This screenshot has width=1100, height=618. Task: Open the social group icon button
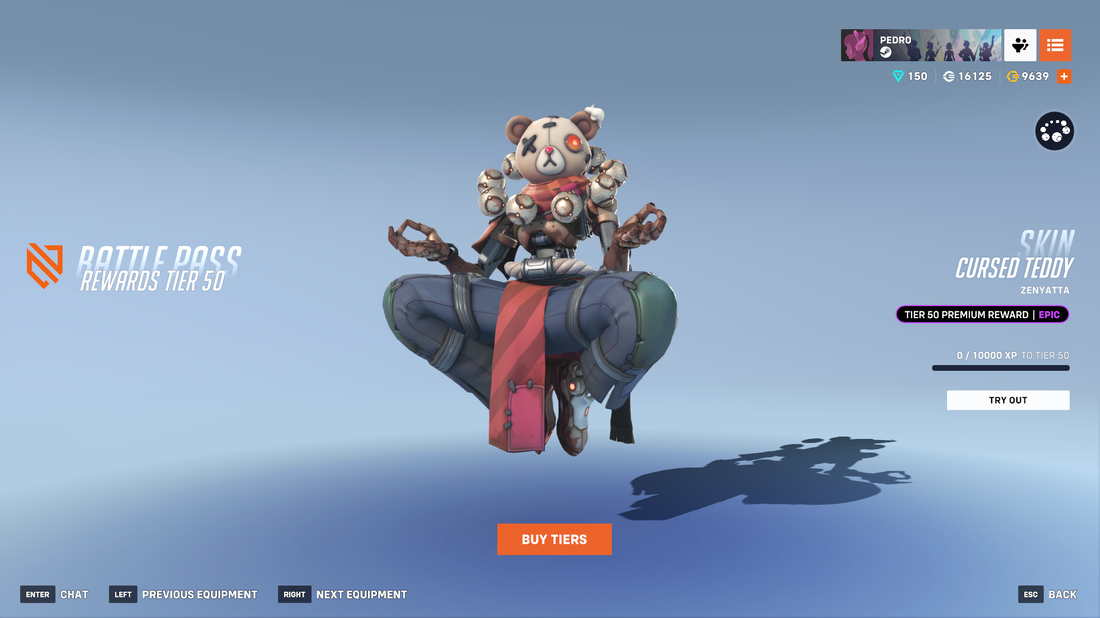click(x=1020, y=45)
